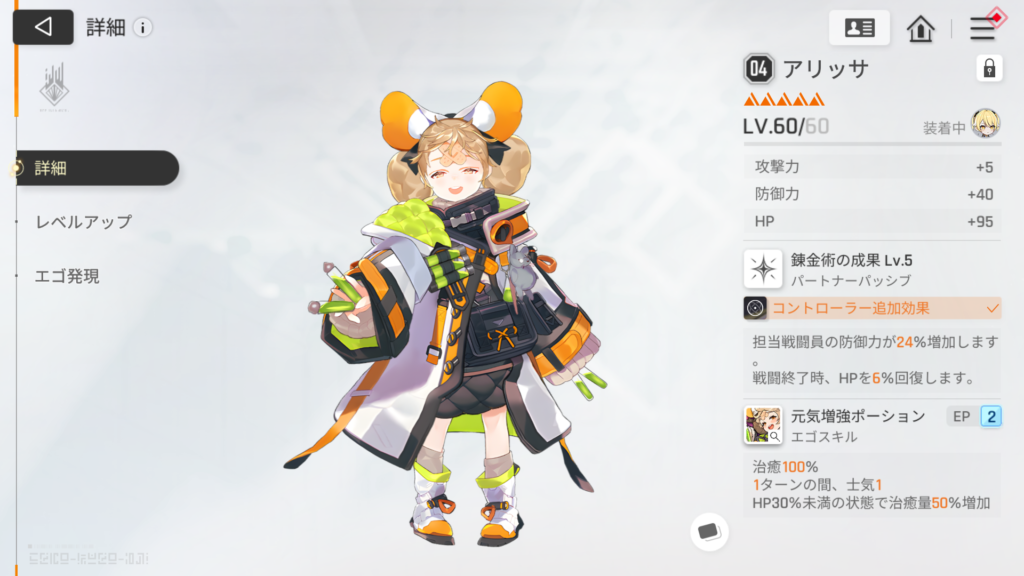1024x576 pixels.
Task: Select the 詳細 tab
Action: [x=96, y=168]
